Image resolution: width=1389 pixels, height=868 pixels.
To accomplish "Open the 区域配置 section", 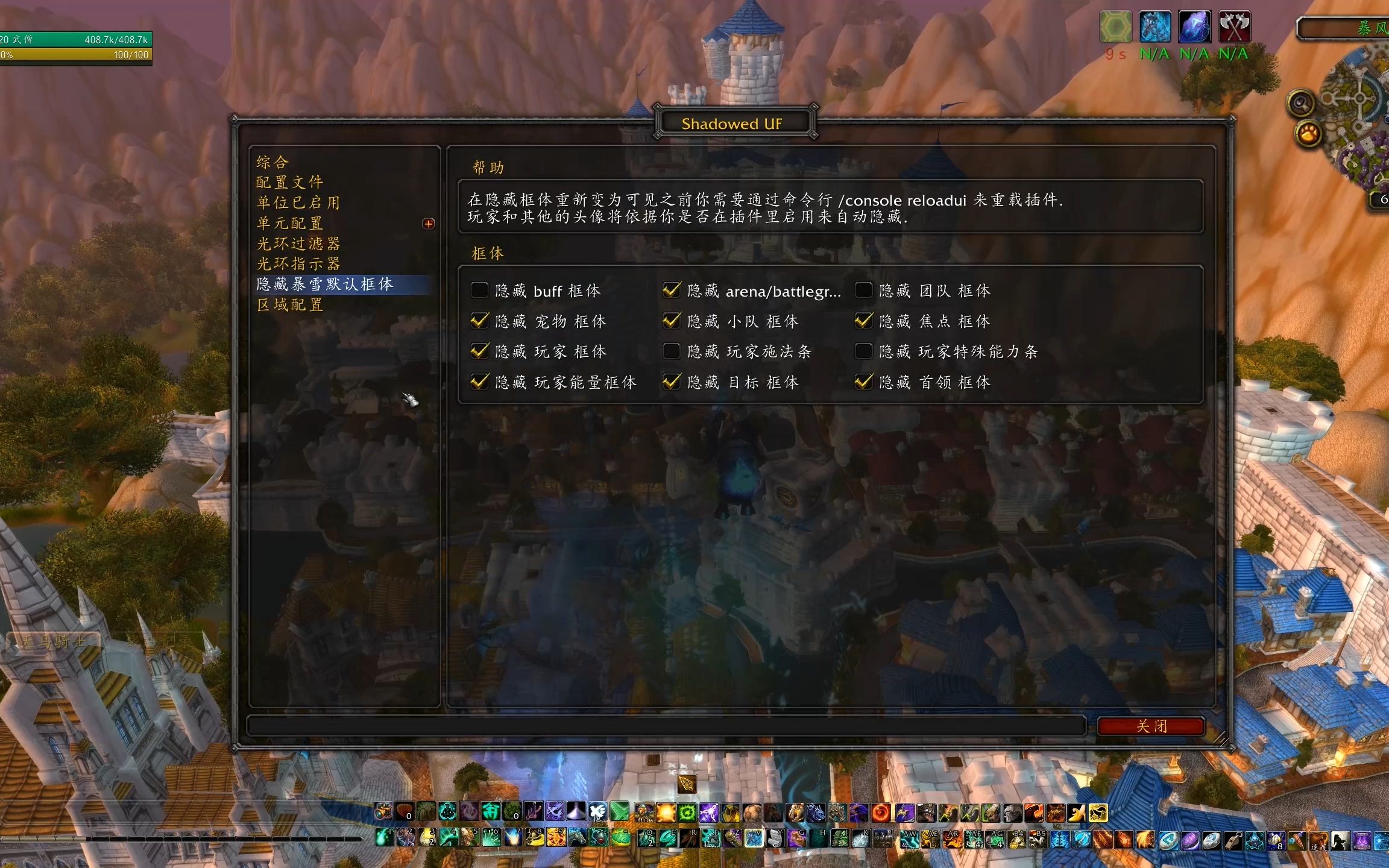I will point(290,305).
